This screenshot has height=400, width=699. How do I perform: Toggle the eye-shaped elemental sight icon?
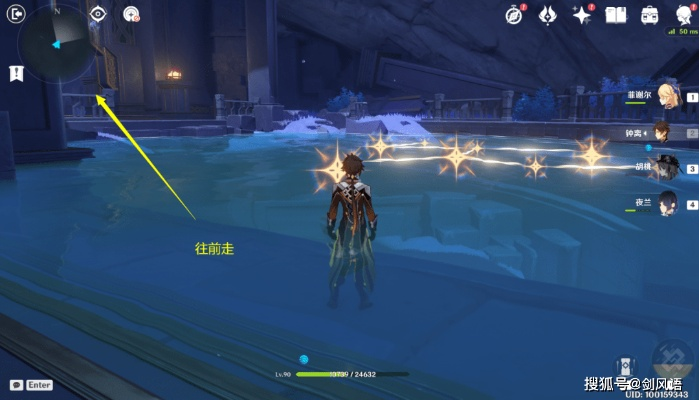(98, 14)
